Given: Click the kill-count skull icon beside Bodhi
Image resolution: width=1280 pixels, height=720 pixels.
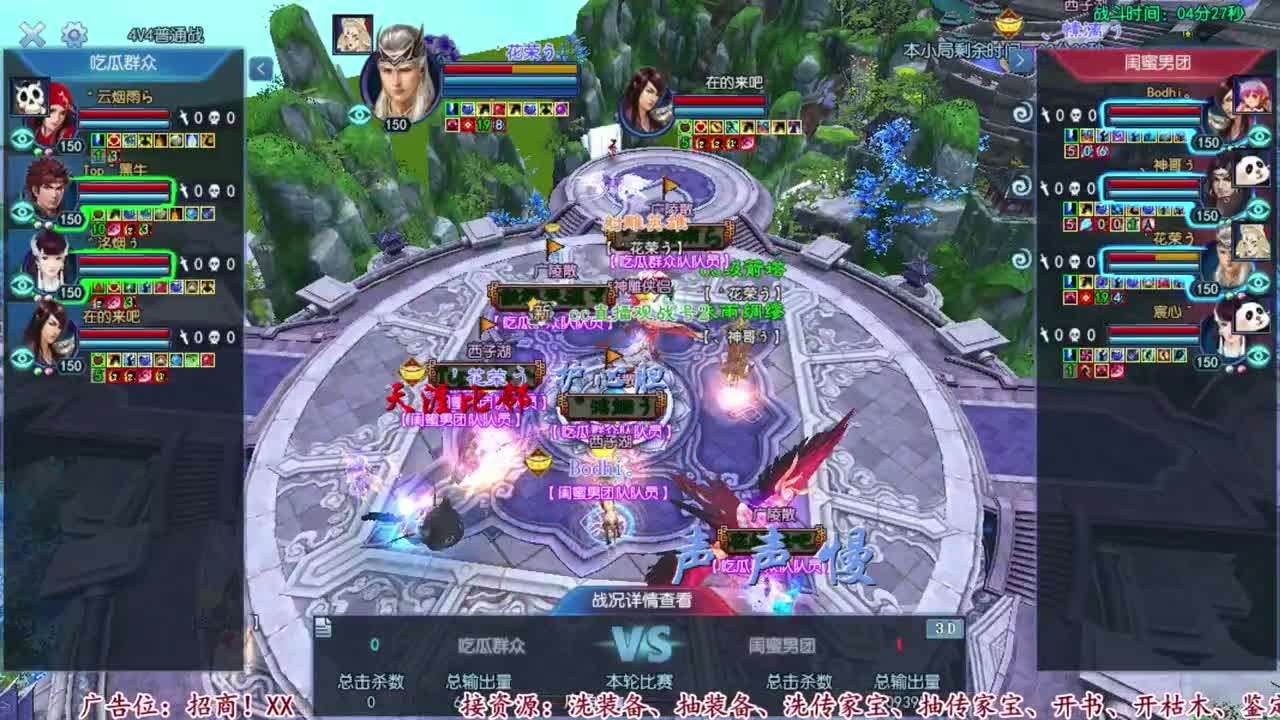Looking at the screenshot, I should [x=1076, y=114].
